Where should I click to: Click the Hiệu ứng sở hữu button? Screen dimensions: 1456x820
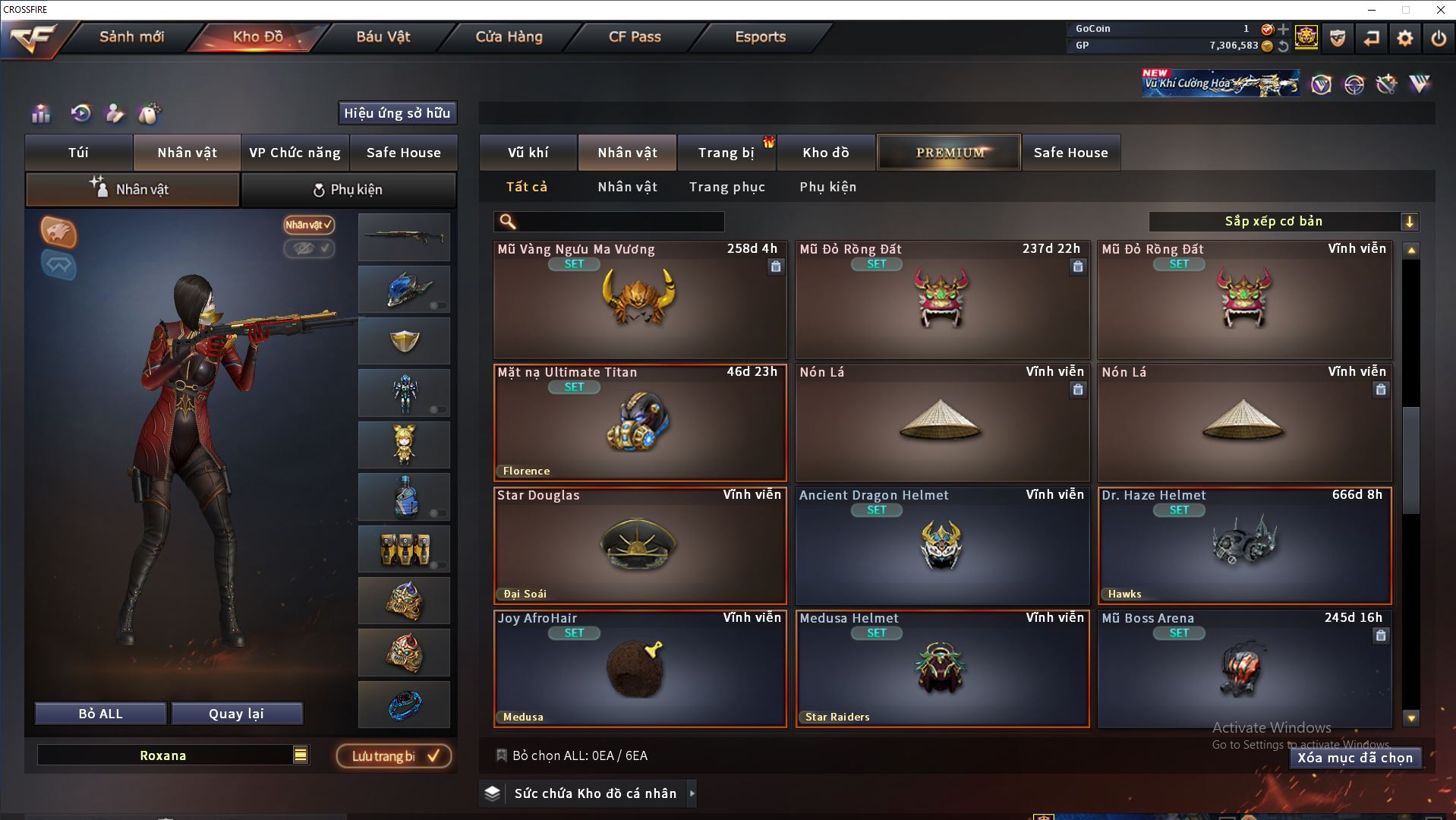pos(397,113)
